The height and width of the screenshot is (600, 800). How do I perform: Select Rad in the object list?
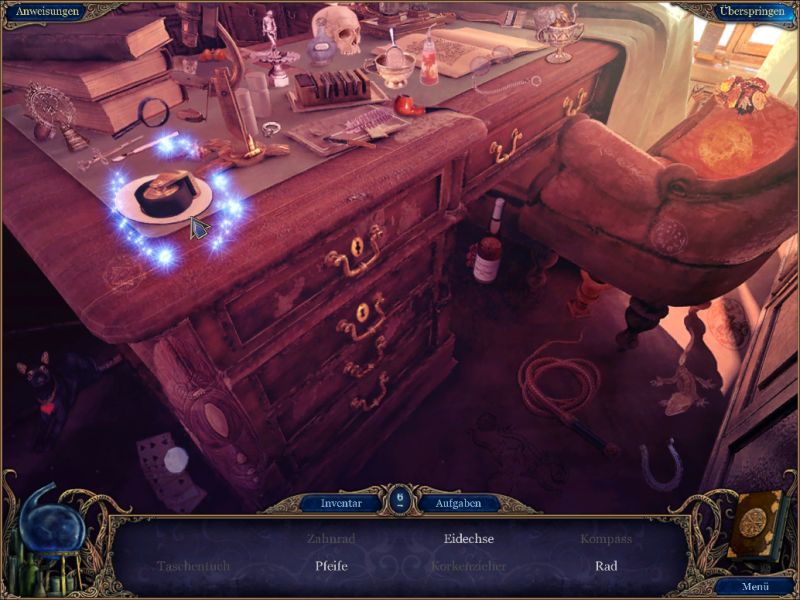click(x=606, y=566)
